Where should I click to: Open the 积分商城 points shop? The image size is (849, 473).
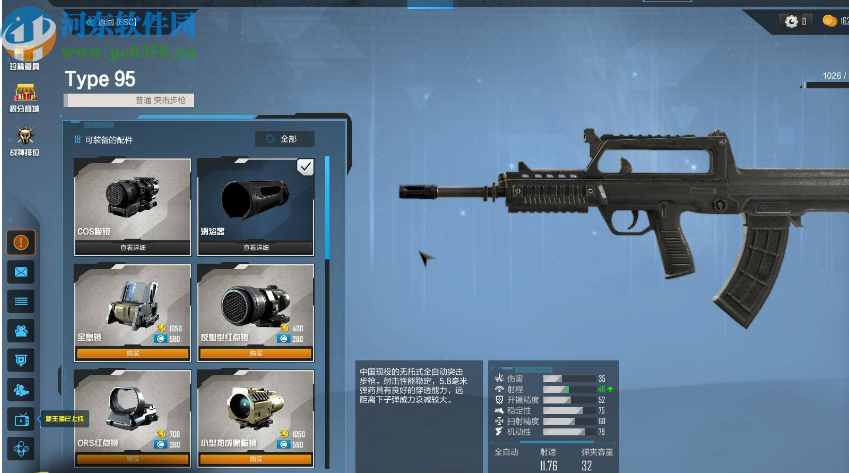pyautogui.click(x=23, y=97)
